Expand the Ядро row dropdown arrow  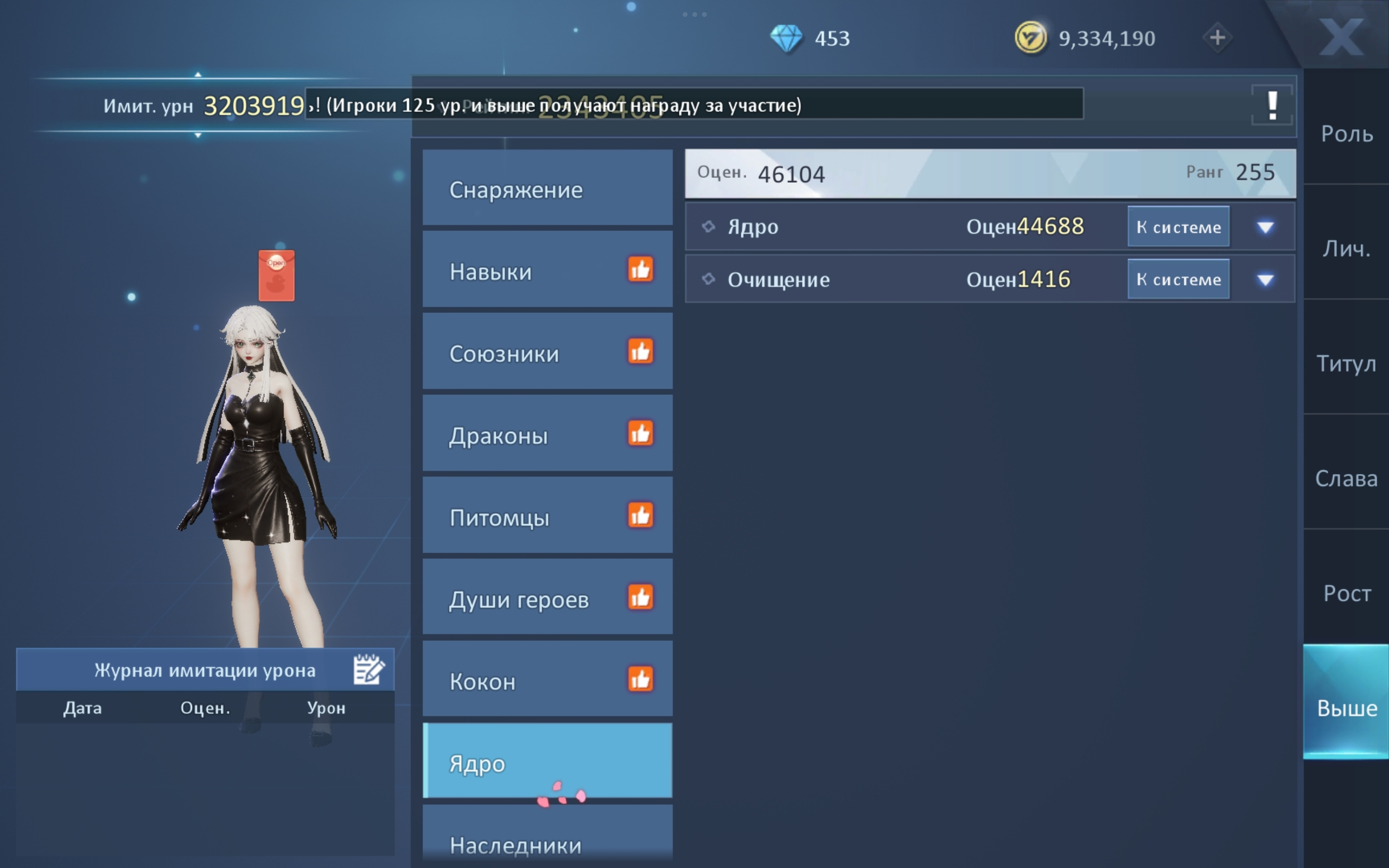click(x=1265, y=227)
